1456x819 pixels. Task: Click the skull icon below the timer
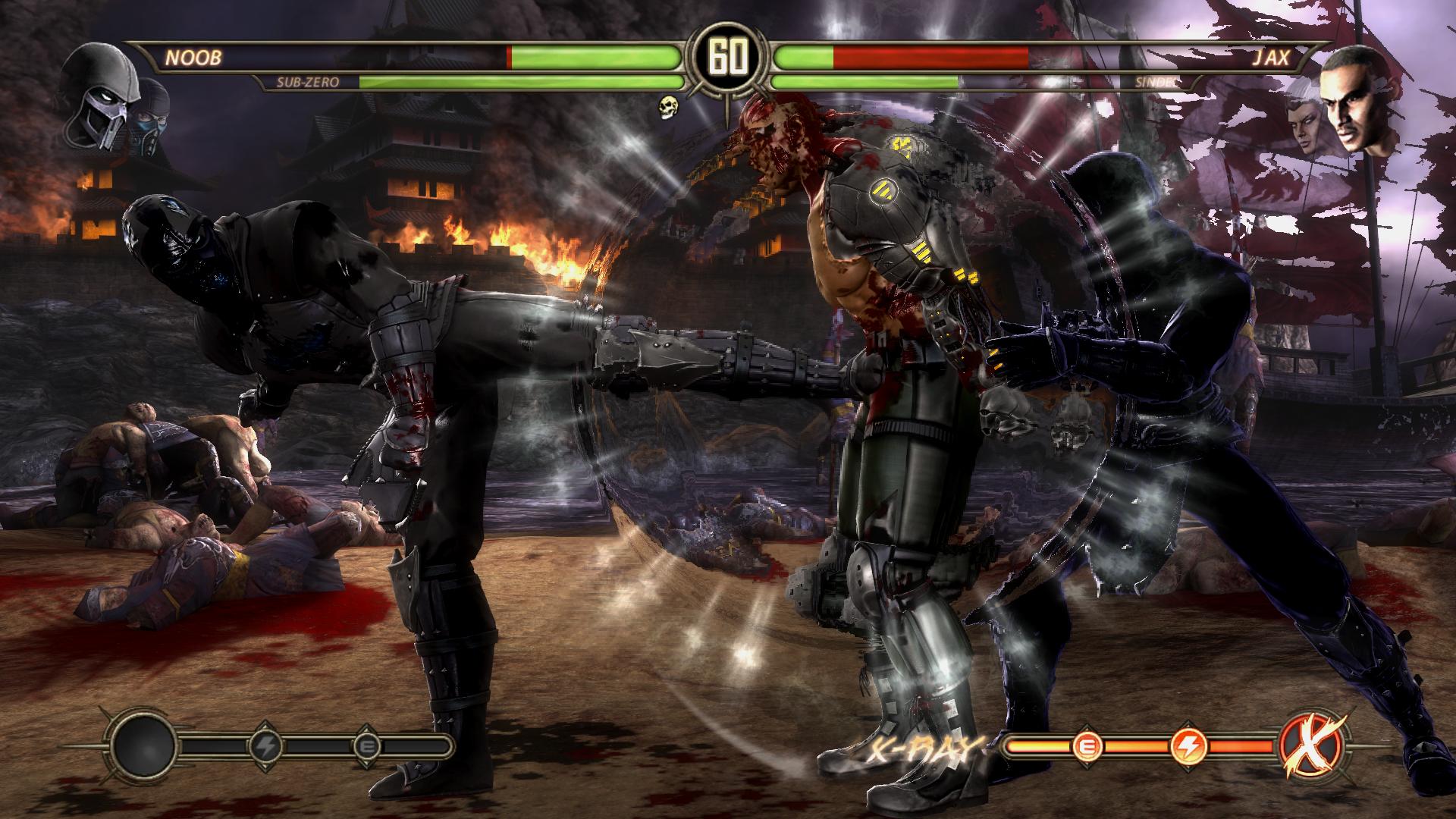point(669,107)
